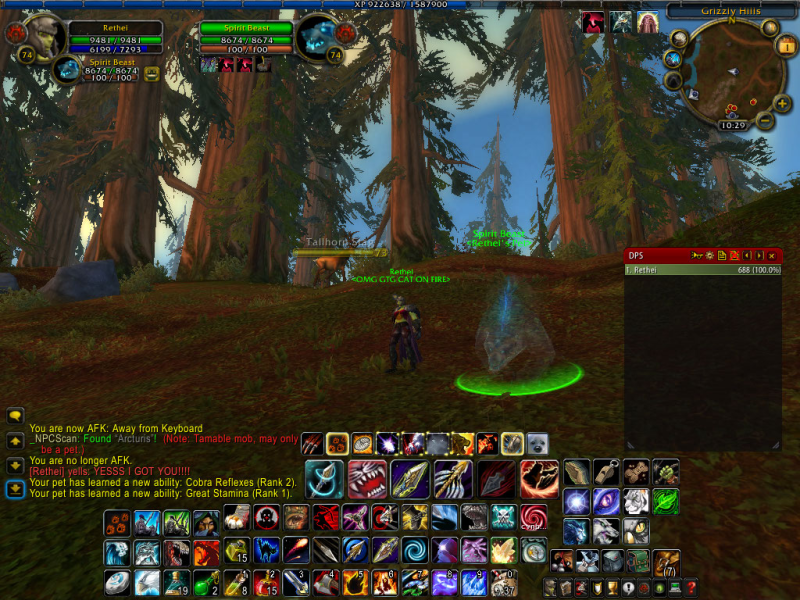
Task: Open the bag slot showing the number 7
Action: [x=666, y=562]
